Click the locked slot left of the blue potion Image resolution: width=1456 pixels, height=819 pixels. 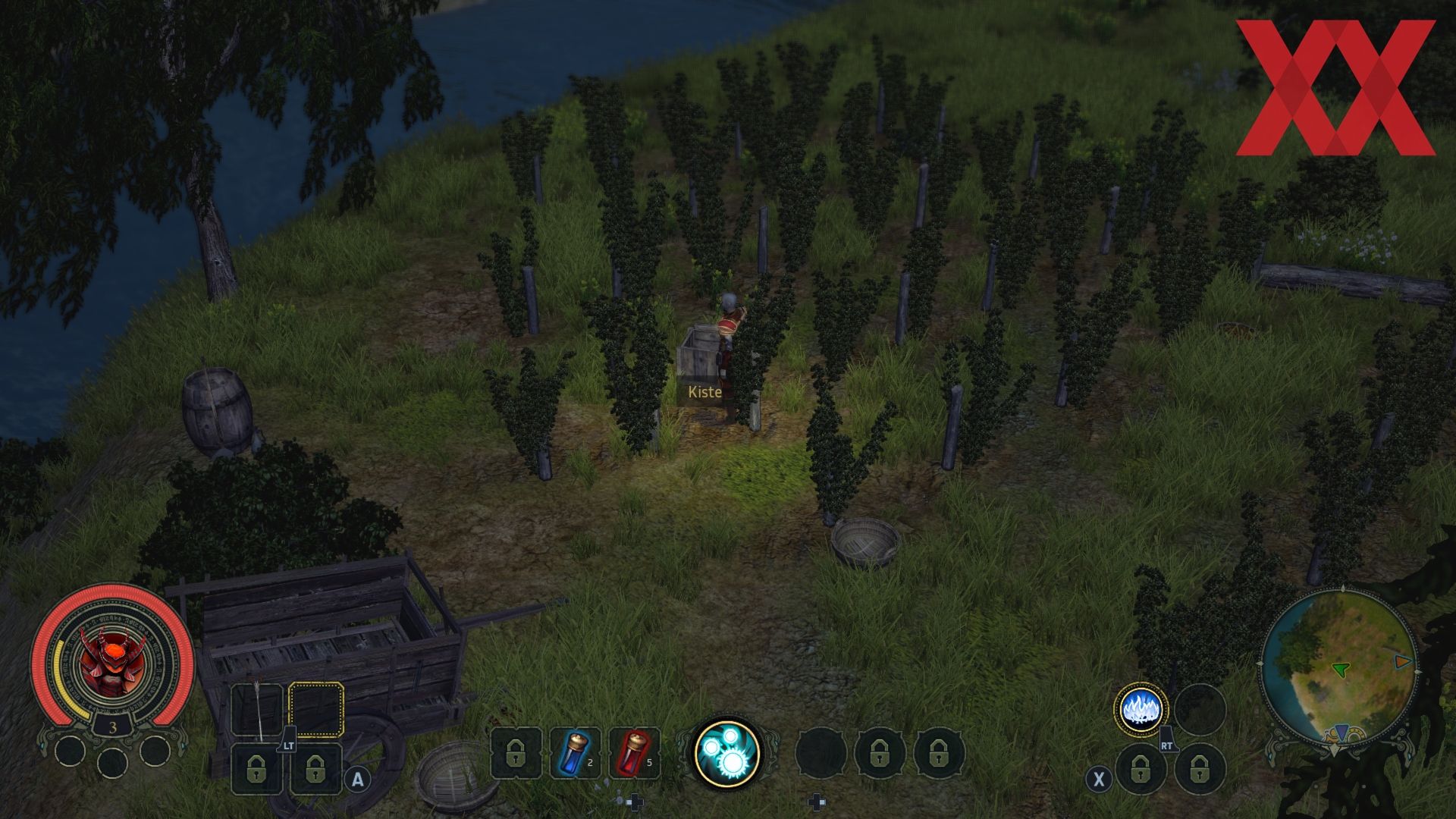point(516,753)
